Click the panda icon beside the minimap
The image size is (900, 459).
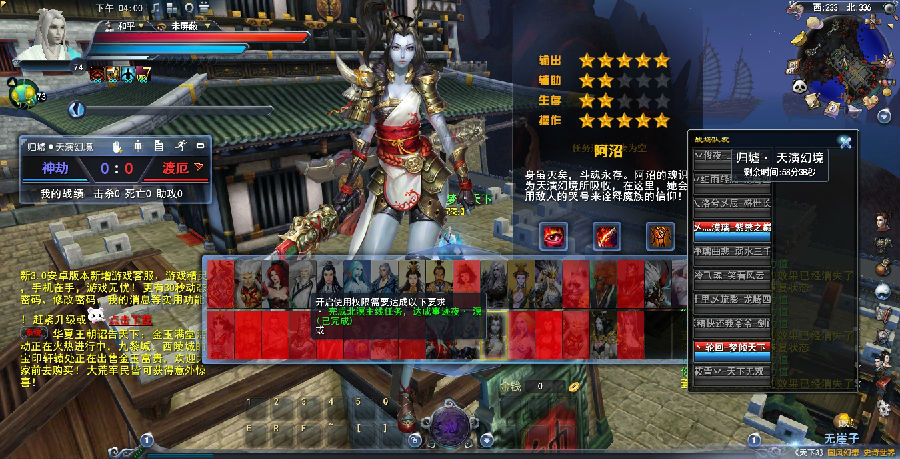[802, 88]
